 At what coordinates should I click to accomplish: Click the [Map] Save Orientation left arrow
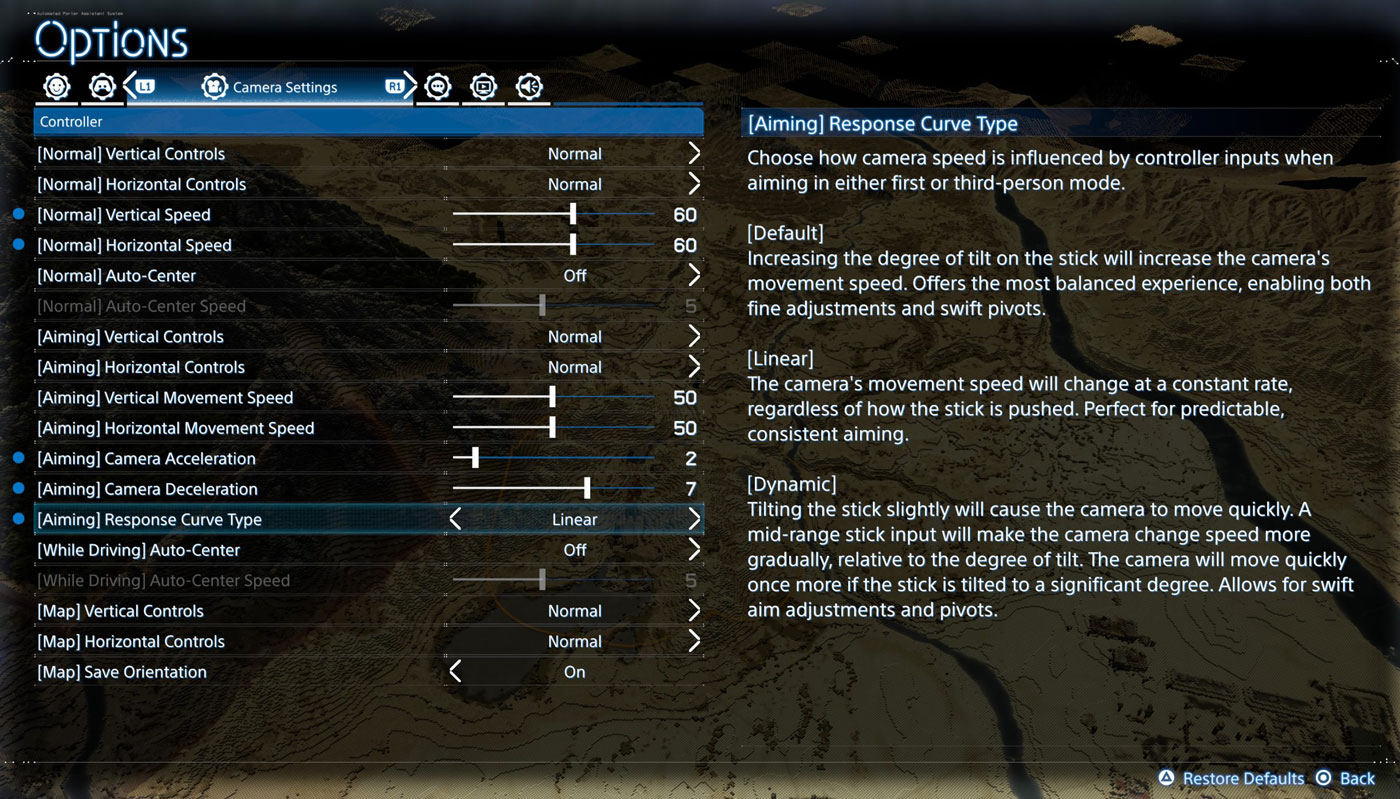[x=456, y=672]
